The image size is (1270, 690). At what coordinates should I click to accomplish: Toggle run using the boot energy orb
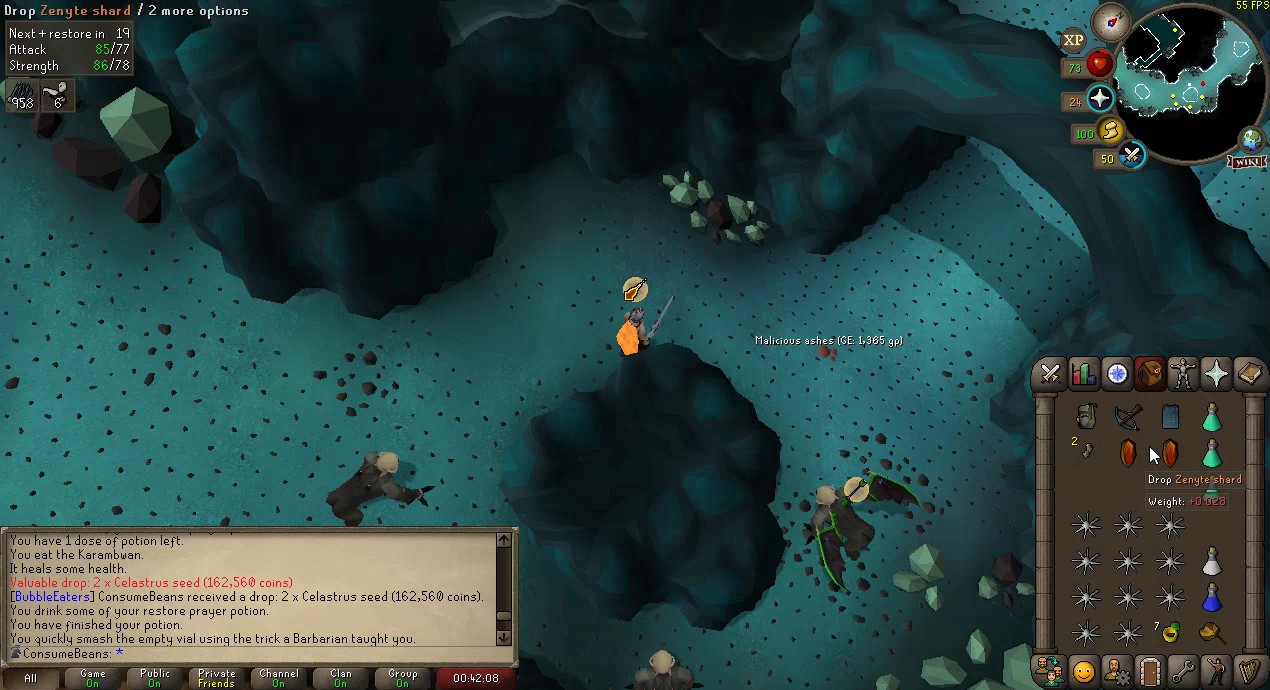(1112, 131)
